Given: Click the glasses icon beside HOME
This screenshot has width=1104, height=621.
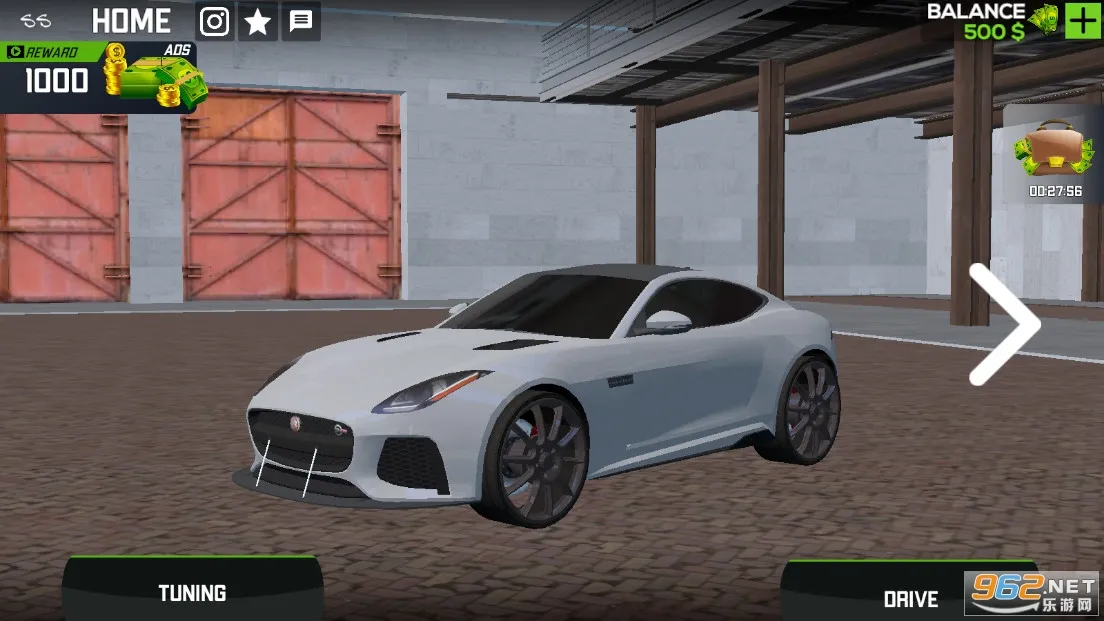Looking at the screenshot, I should pyautogui.click(x=36, y=21).
